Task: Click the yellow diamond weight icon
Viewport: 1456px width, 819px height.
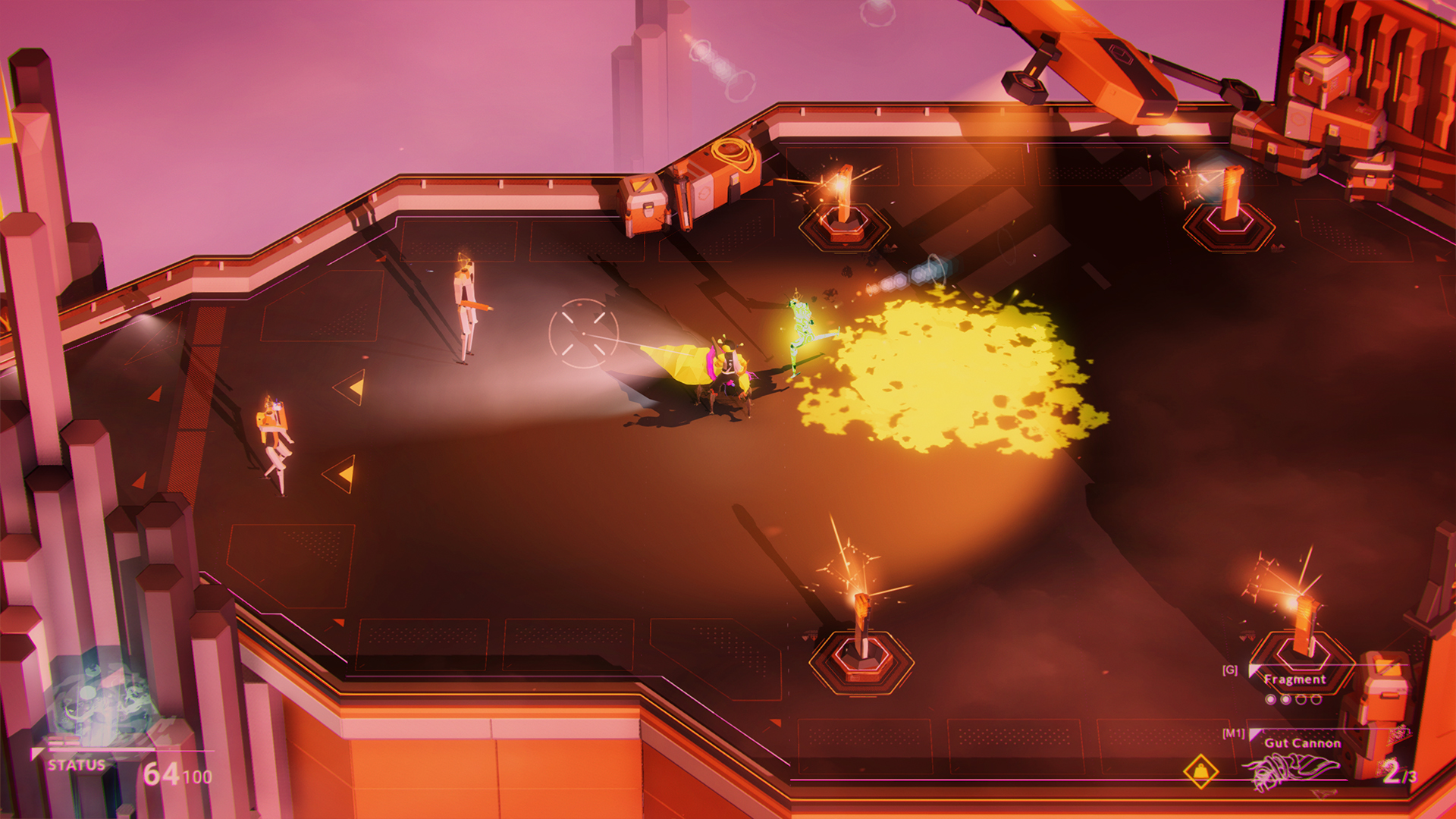Action: (1201, 772)
